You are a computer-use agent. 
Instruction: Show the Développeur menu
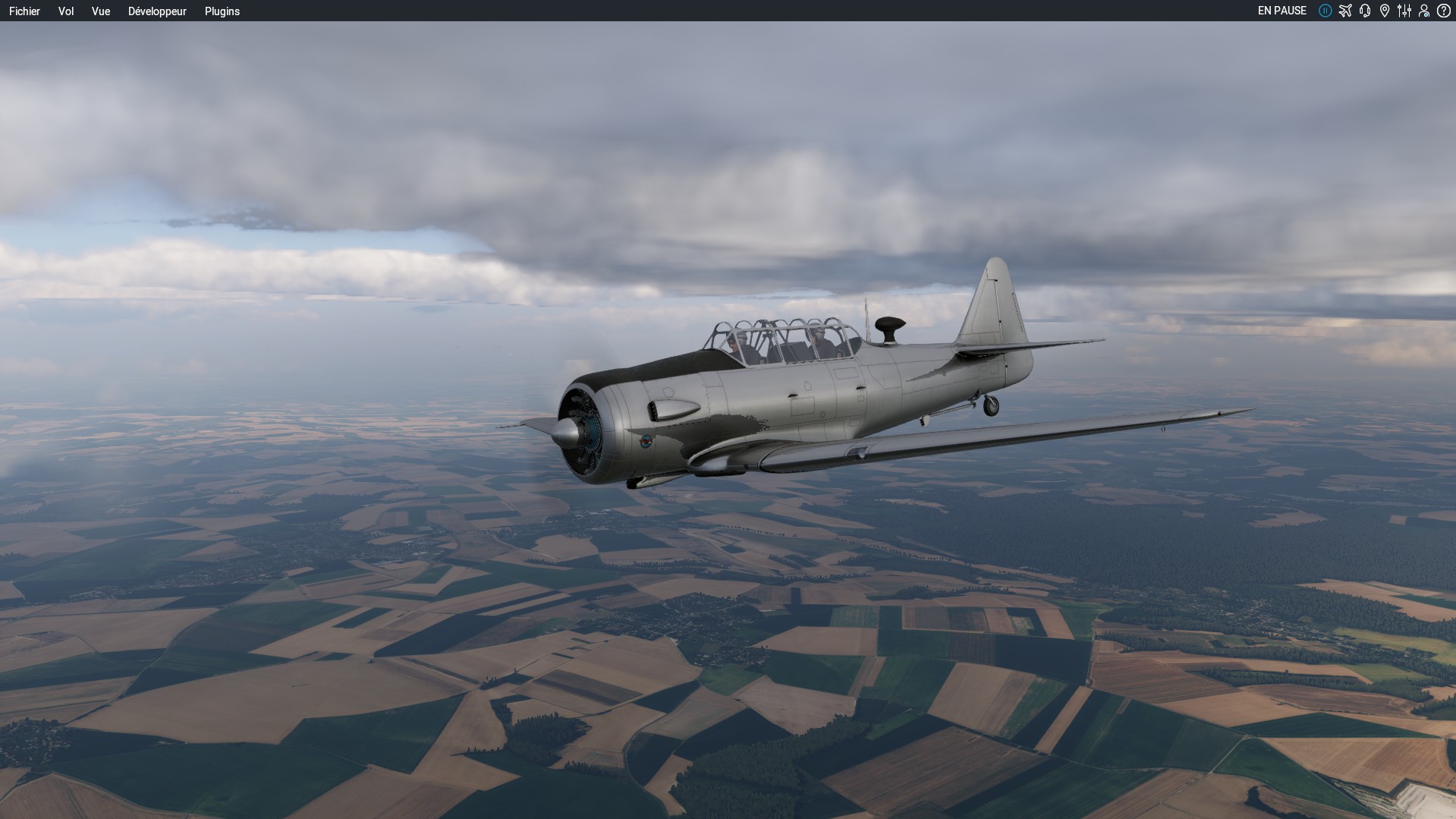coord(157,11)
